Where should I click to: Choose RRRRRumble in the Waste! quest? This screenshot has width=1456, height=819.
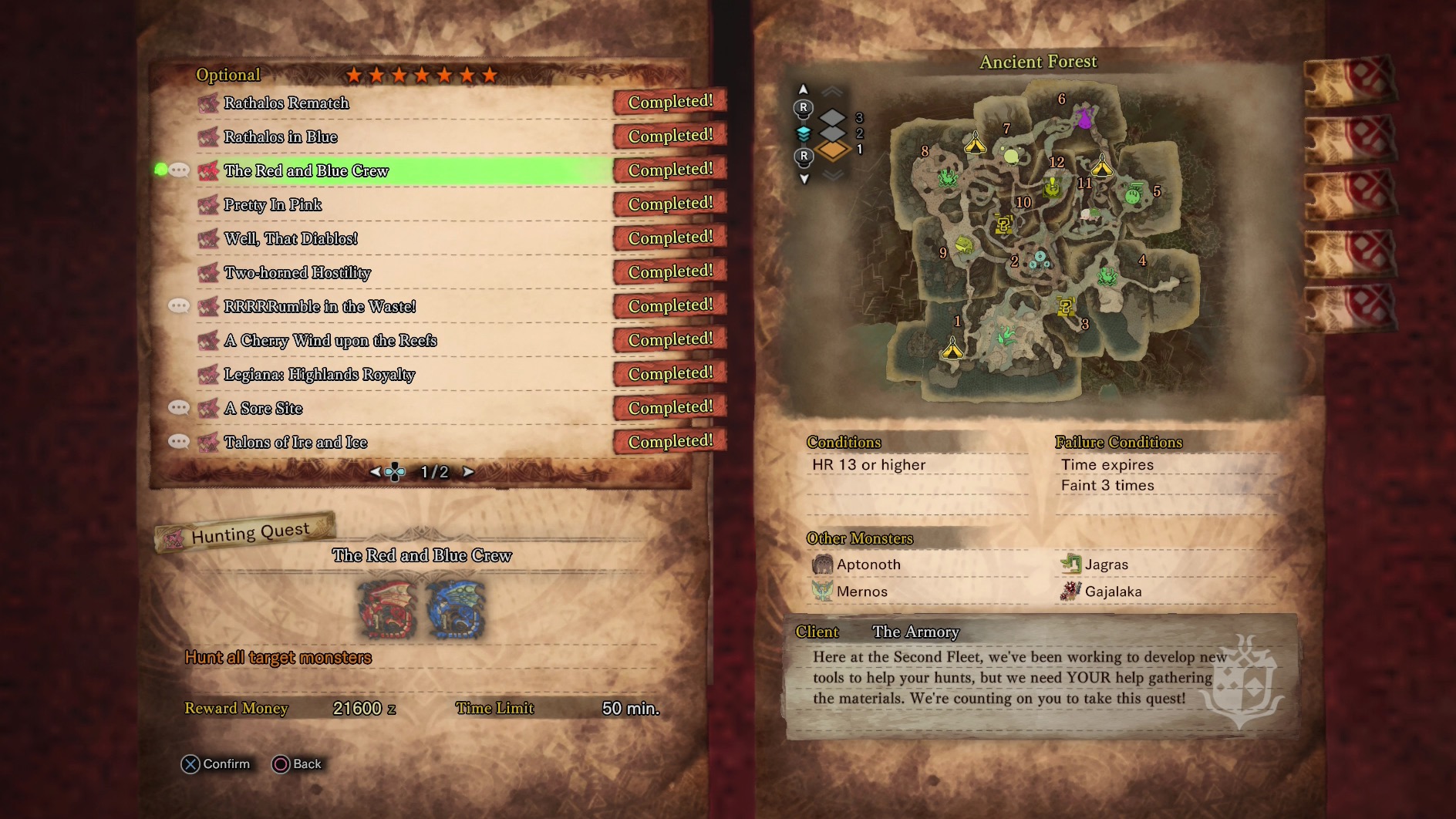(319, 306)
